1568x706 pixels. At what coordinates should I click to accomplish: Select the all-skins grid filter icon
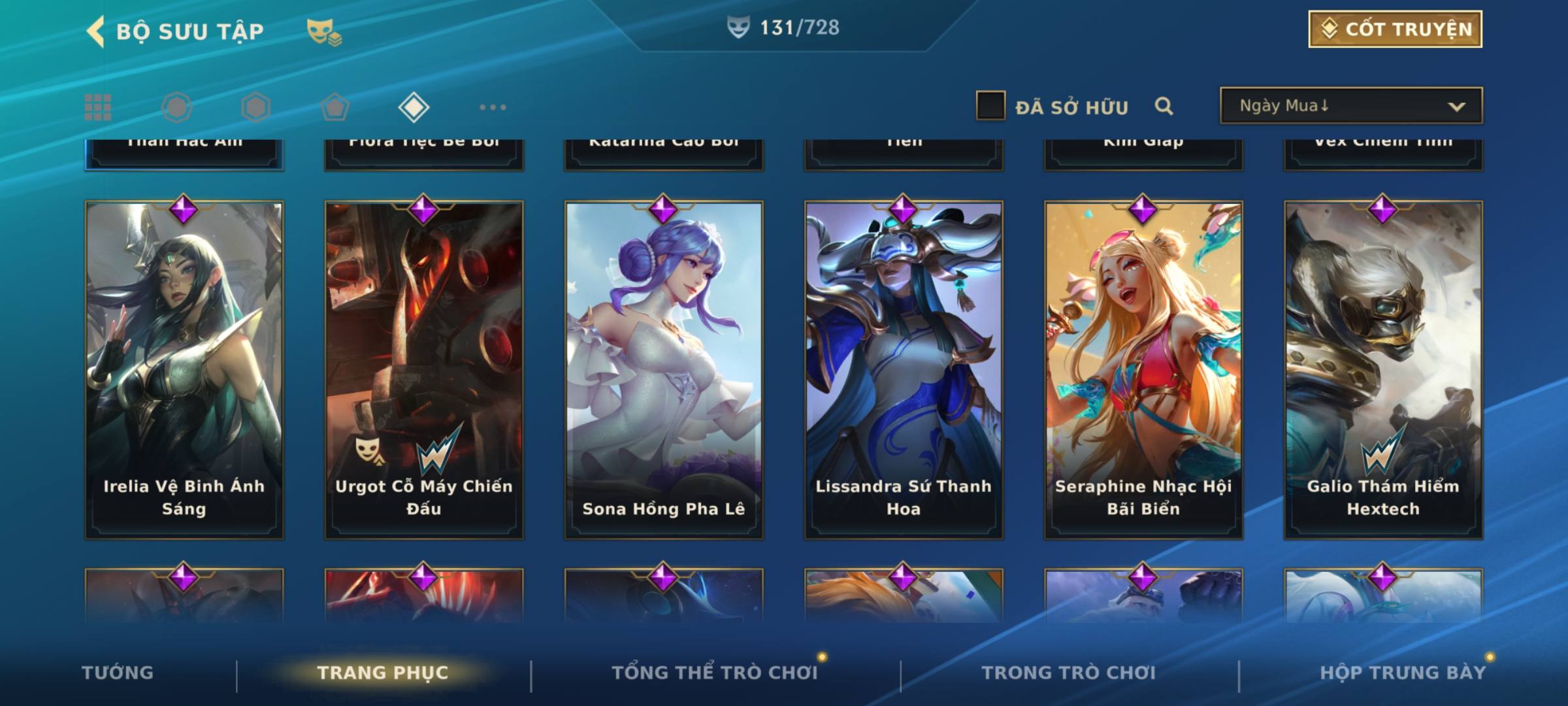pos(98,107)
